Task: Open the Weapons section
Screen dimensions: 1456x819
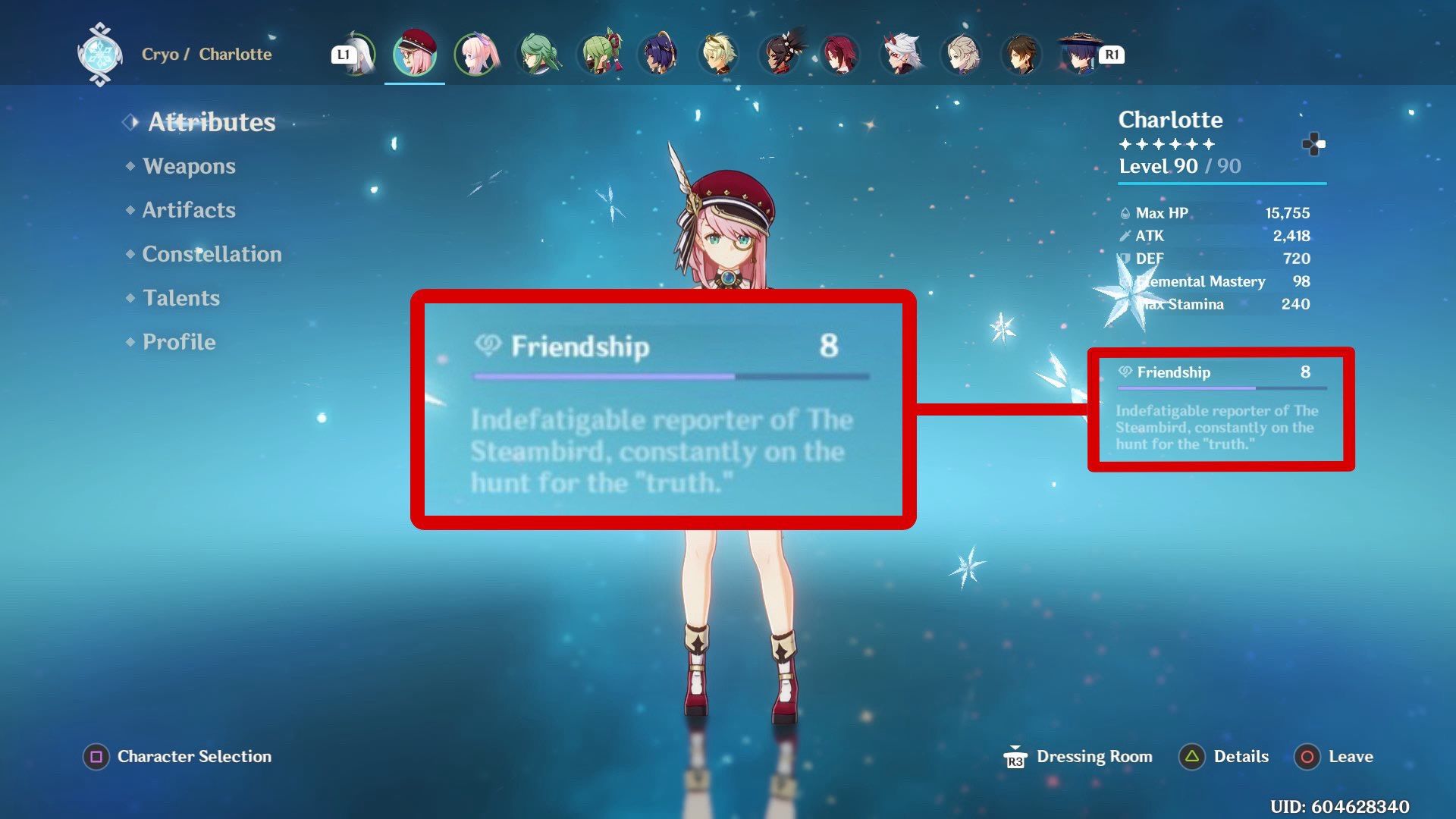Action: coord(190,166)
